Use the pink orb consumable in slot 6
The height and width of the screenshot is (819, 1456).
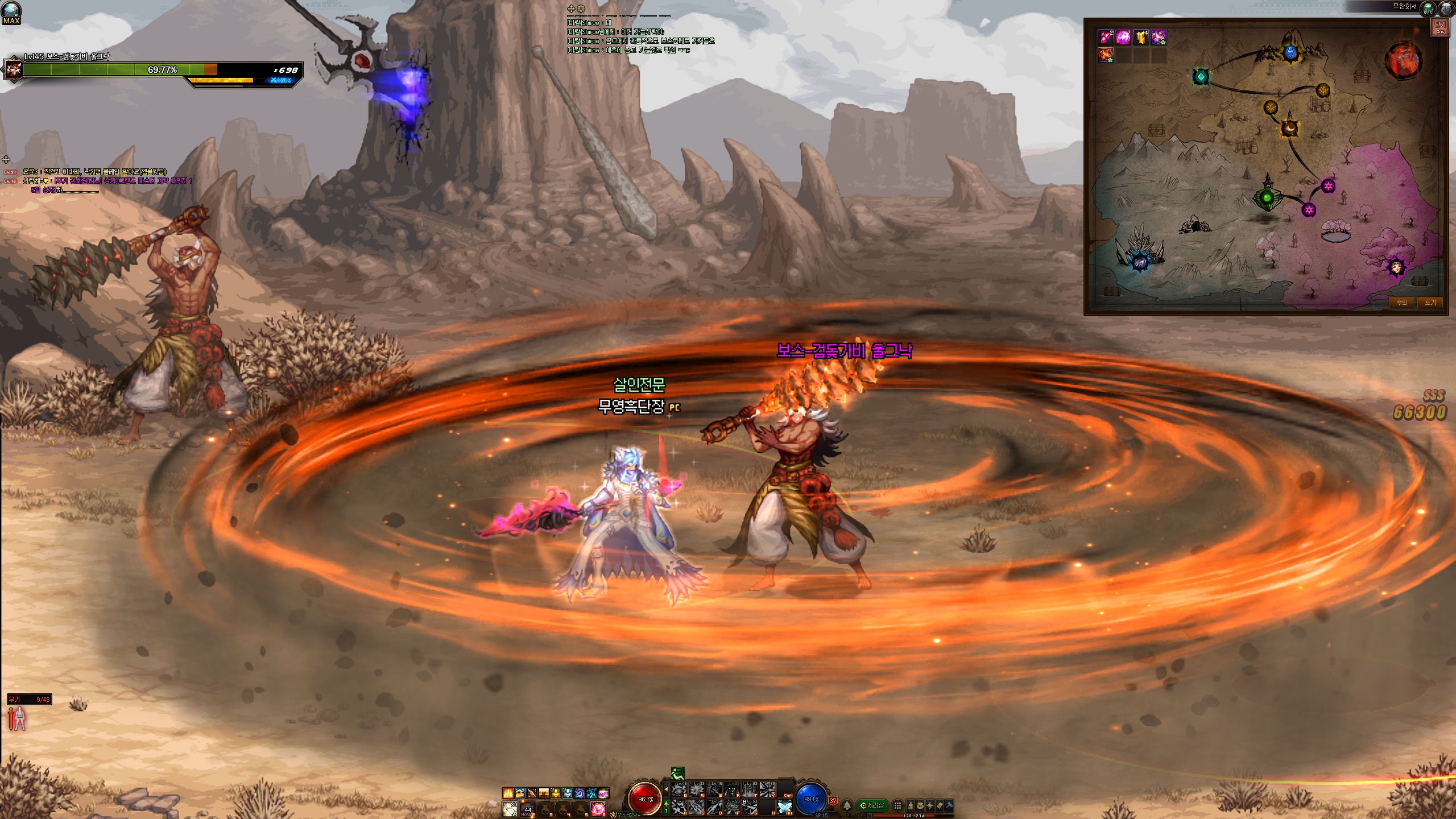[597, 808]
